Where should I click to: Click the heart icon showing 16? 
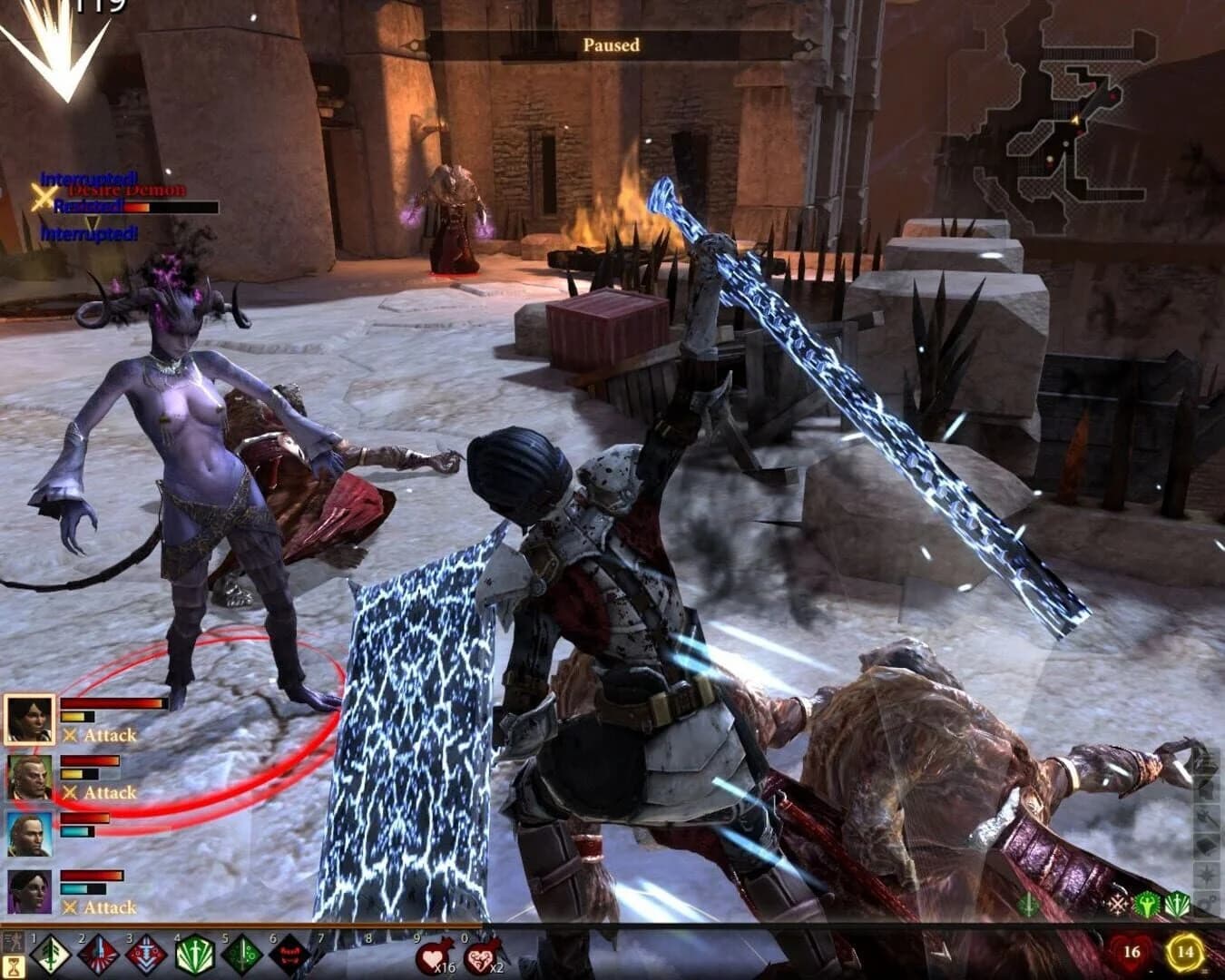coord(1132,950)
